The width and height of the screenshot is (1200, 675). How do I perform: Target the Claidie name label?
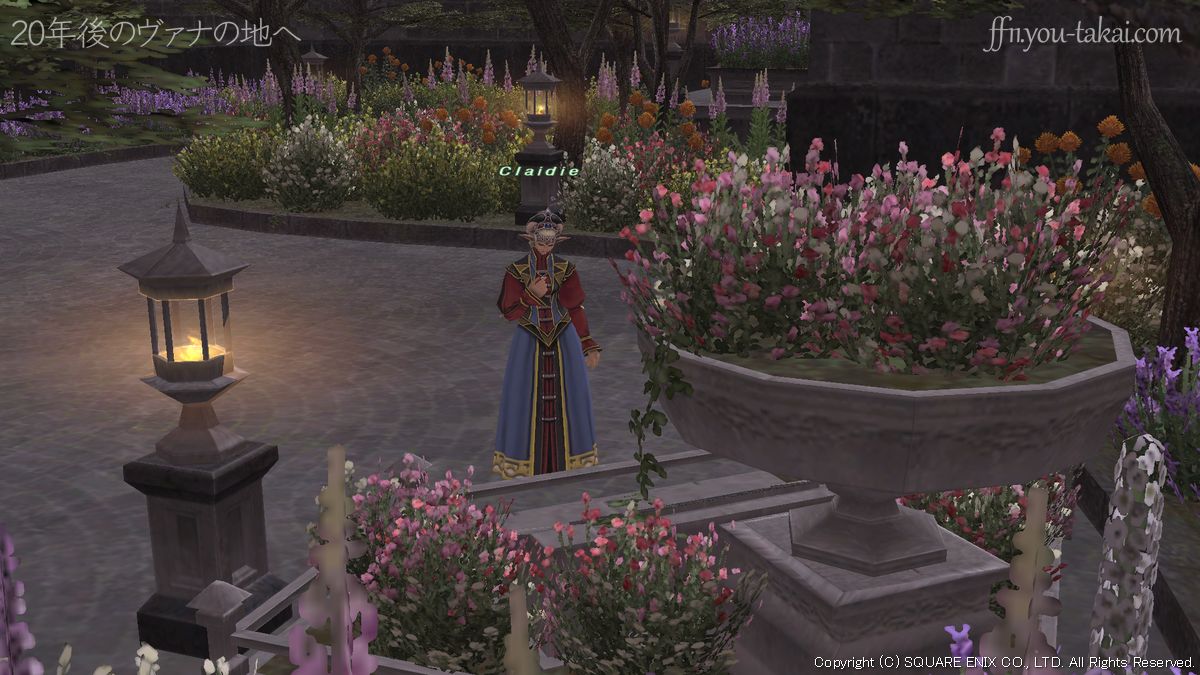(538, 171)
